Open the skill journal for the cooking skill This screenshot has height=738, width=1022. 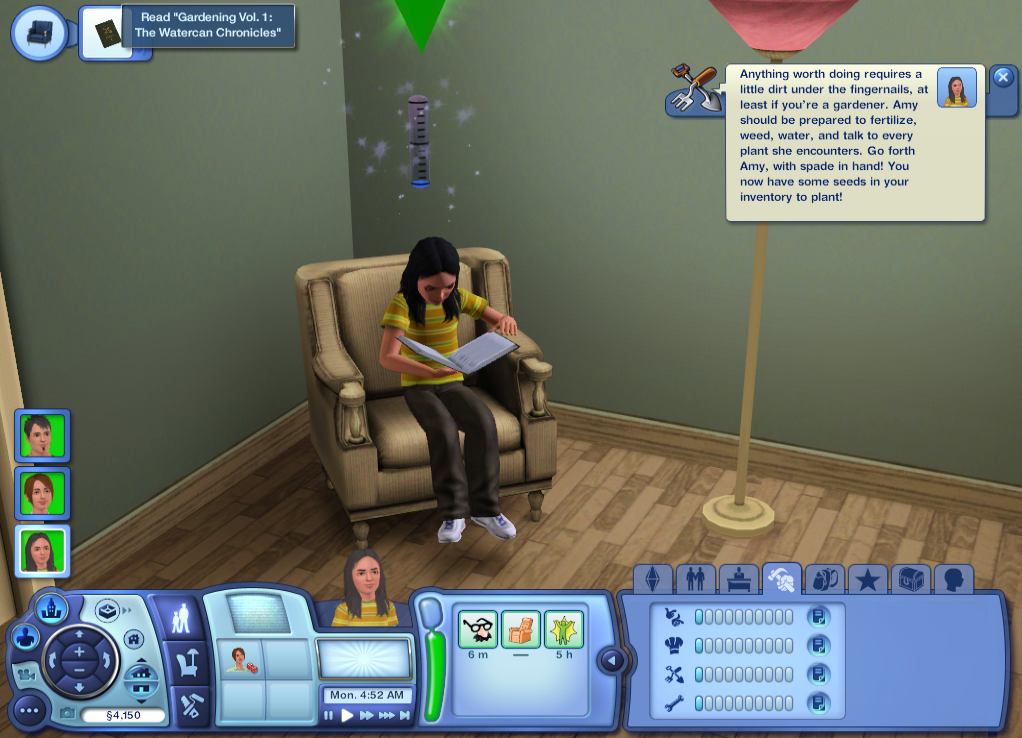pos(818,646)
